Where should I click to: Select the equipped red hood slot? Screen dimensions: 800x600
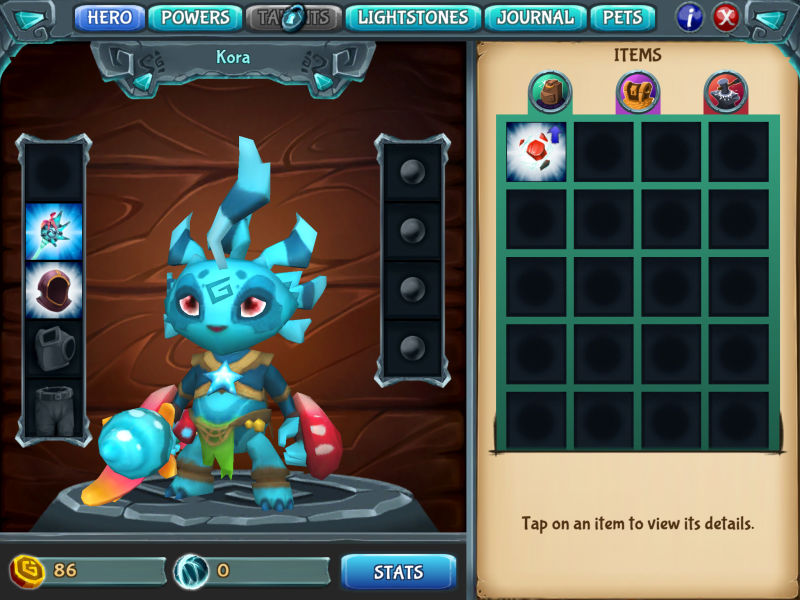click(x=54, y=290)
